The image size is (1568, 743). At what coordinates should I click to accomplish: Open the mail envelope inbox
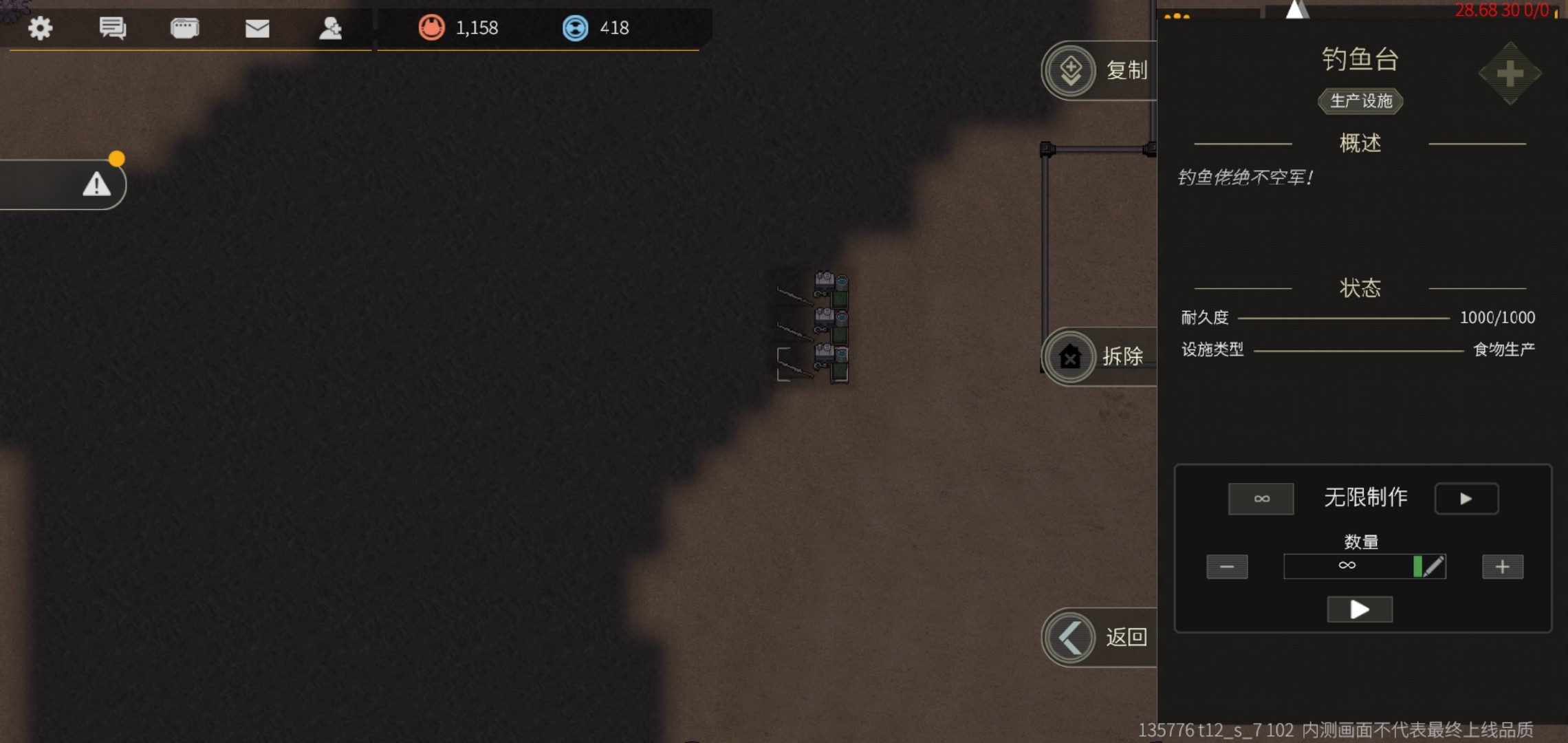pos(257,28)
